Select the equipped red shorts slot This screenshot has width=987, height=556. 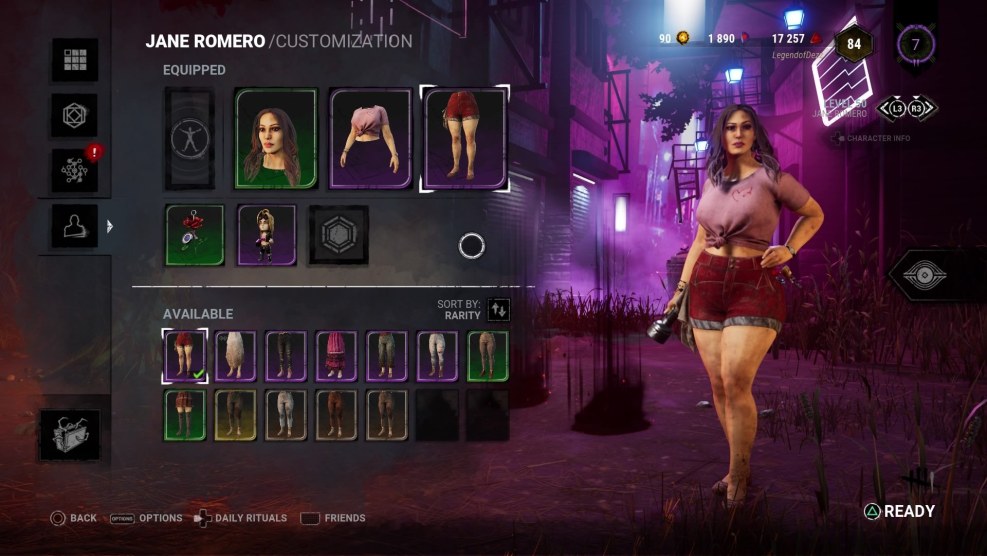[x=466, y=138]
